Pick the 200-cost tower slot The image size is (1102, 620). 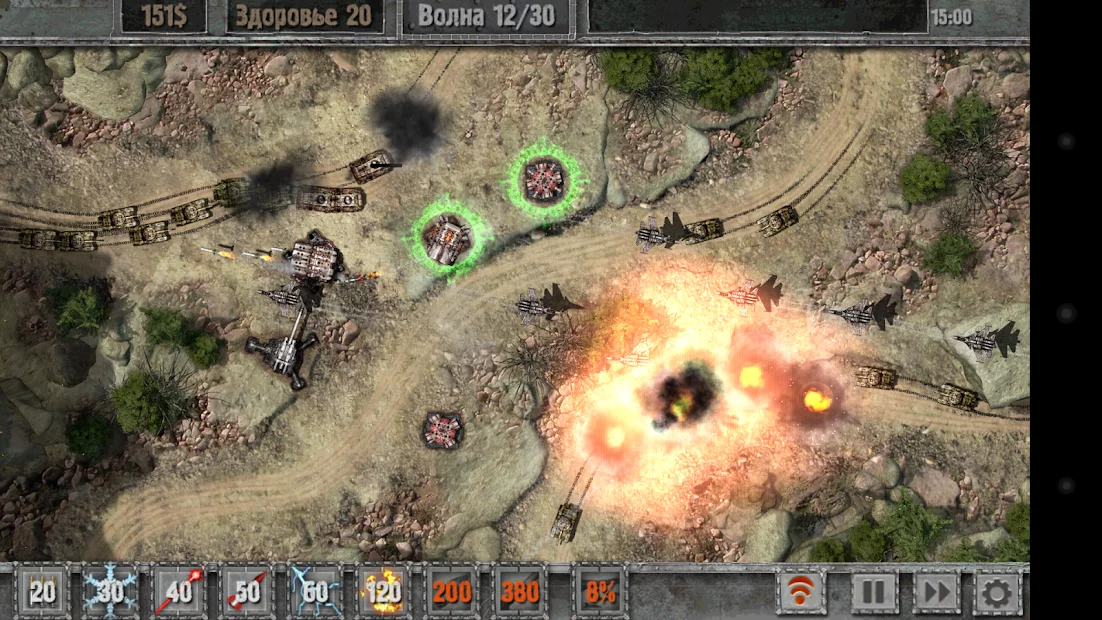point(452,592)
